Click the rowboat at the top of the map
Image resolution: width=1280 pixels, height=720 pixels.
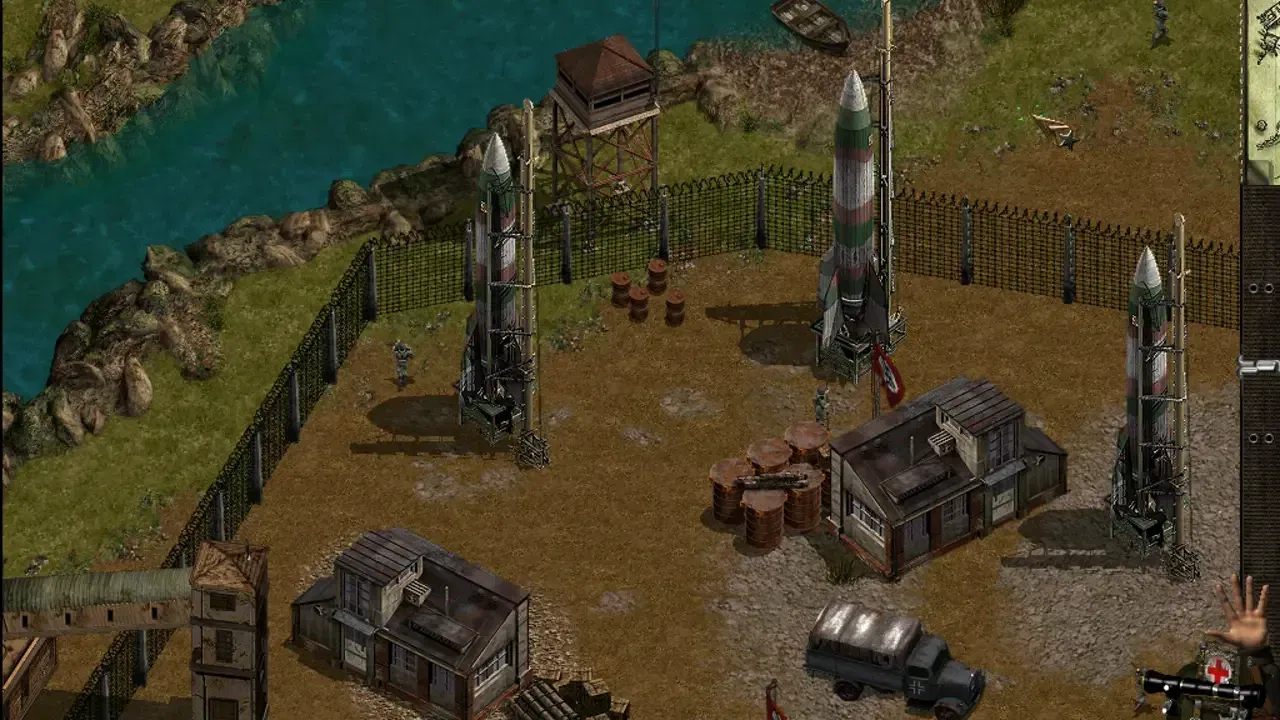pos(812,18)
